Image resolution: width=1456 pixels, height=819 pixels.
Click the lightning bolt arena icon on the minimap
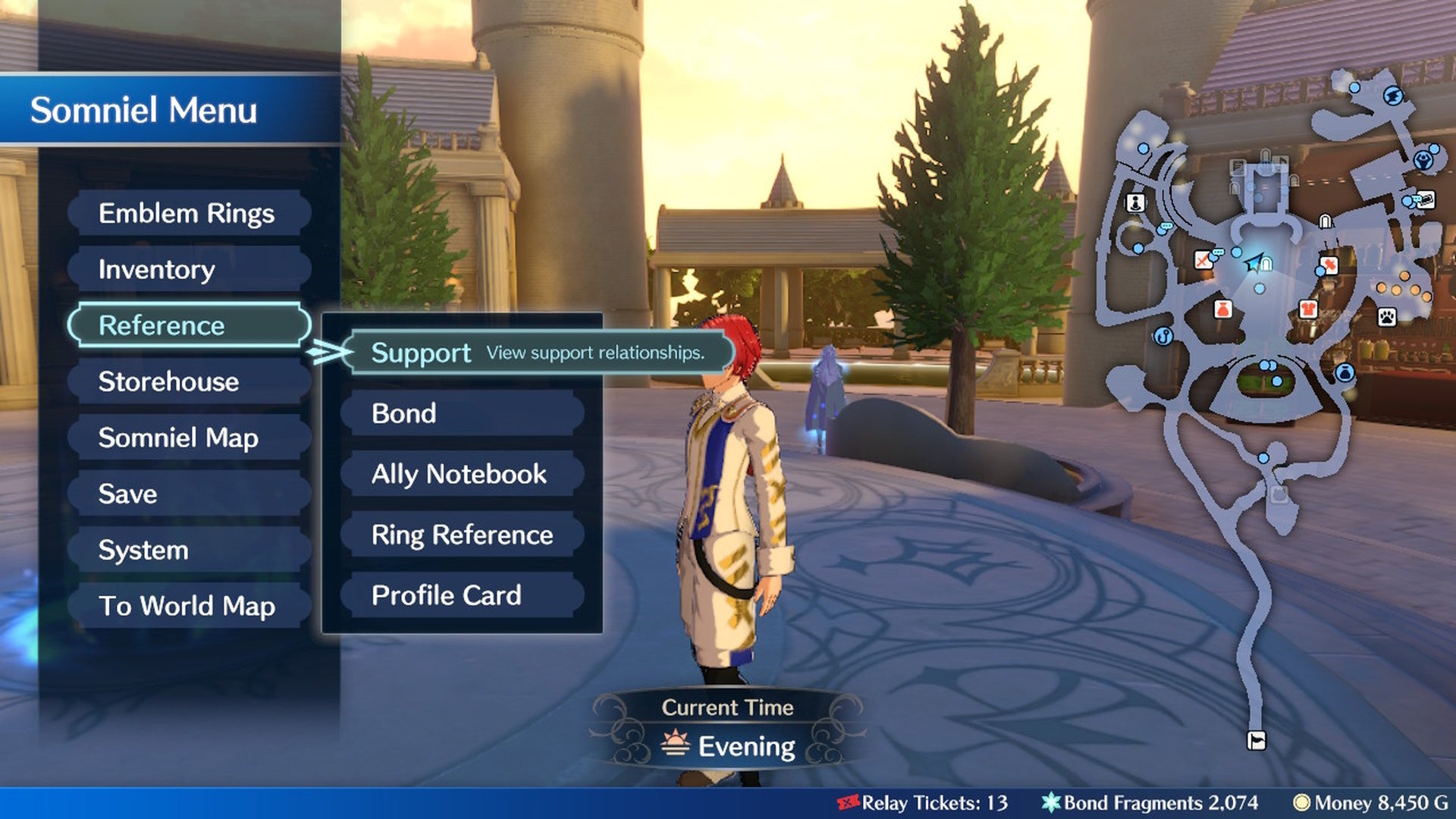(x=1394, y=96)
